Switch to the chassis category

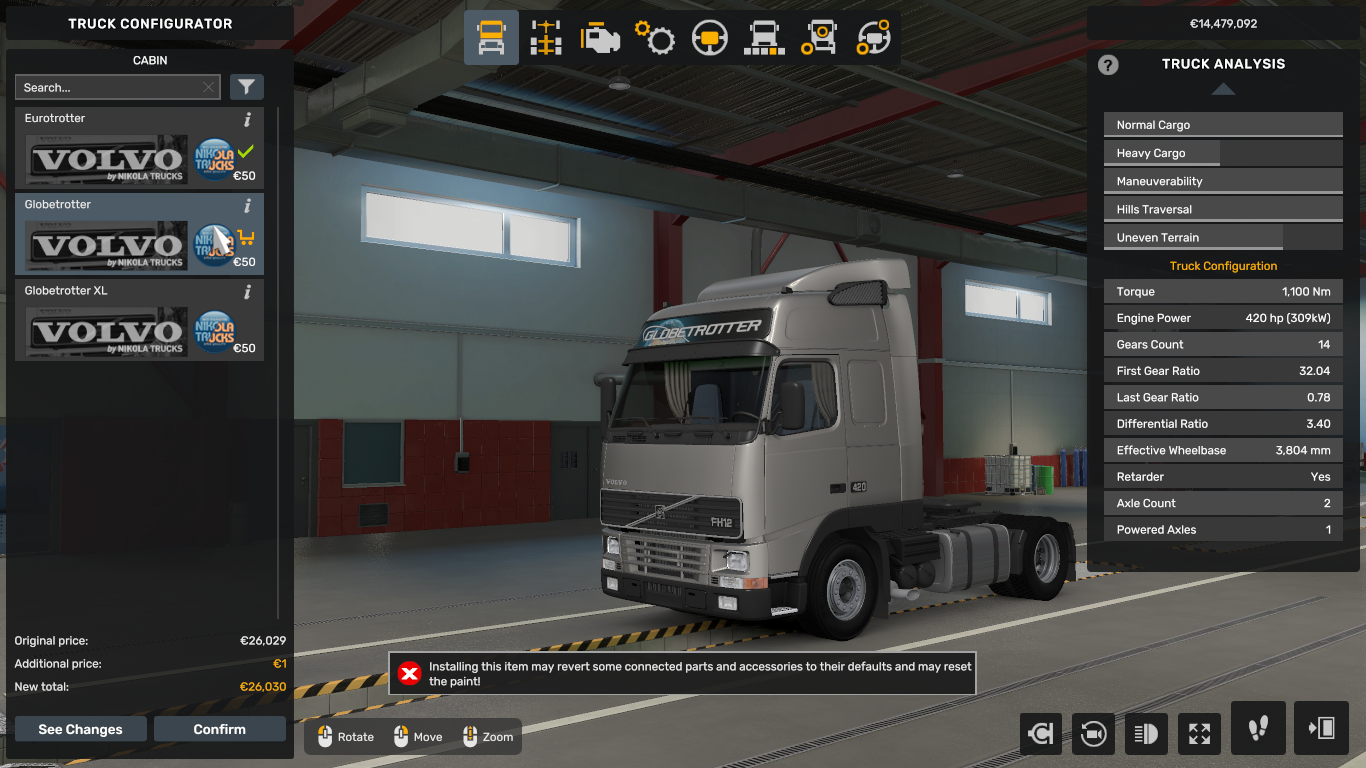(x=546, y=38)
